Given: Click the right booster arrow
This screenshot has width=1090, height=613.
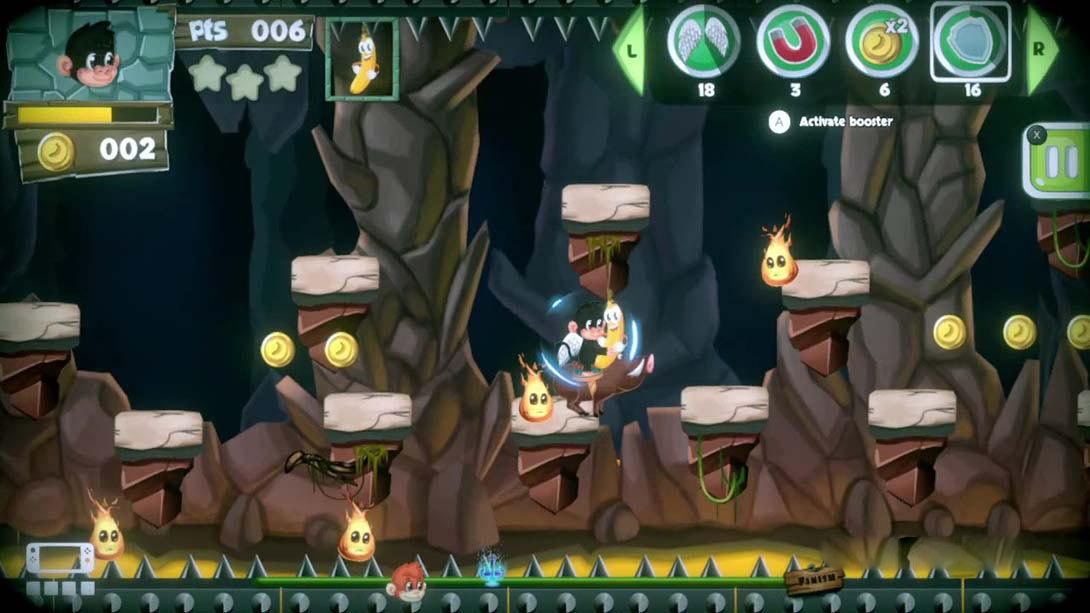Looking at the screenshot, I should coord(1041,48).
